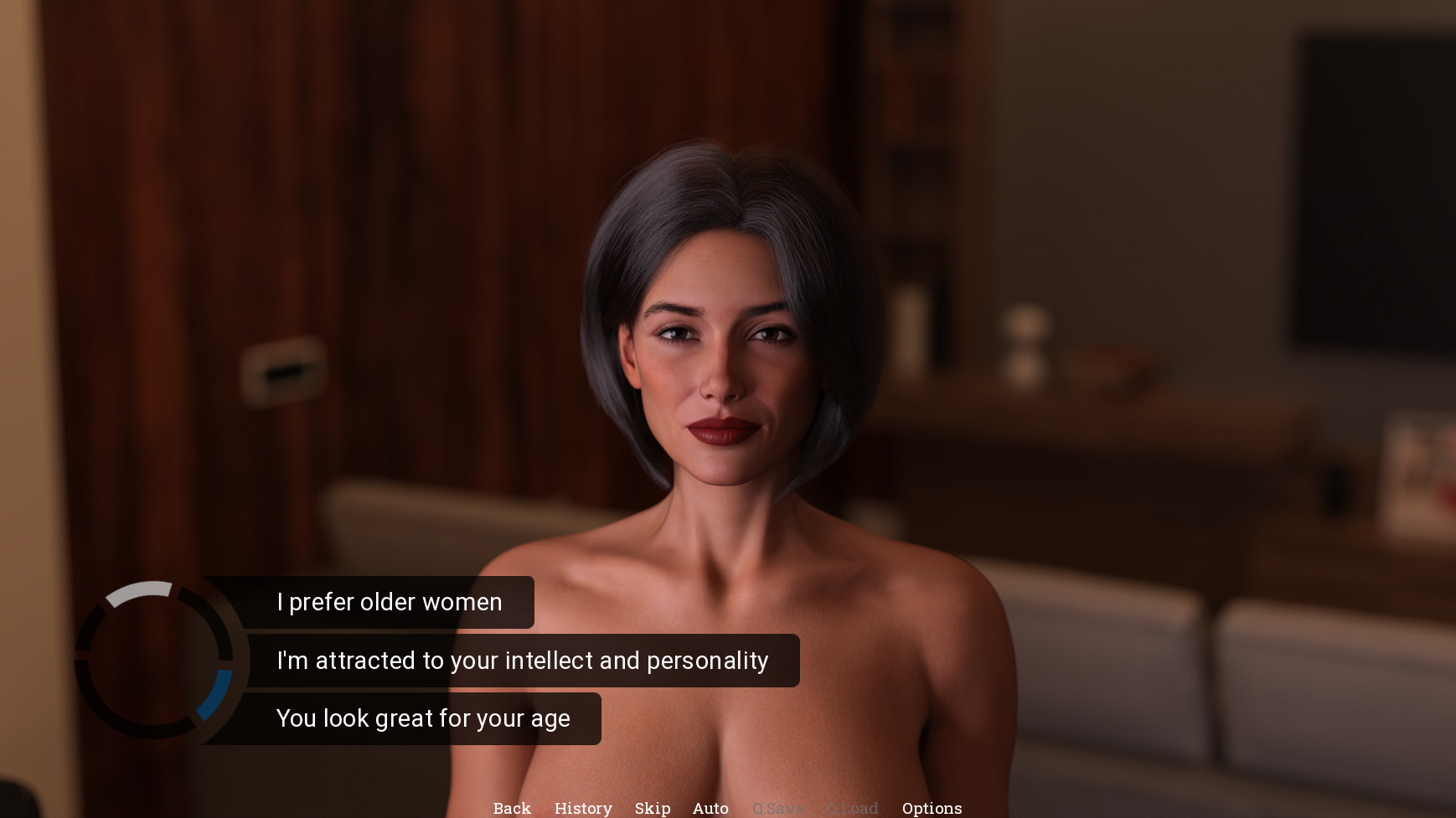Go Back to the previous line
The width and height of the screenshot is (1456, 818).
[512, 808]
